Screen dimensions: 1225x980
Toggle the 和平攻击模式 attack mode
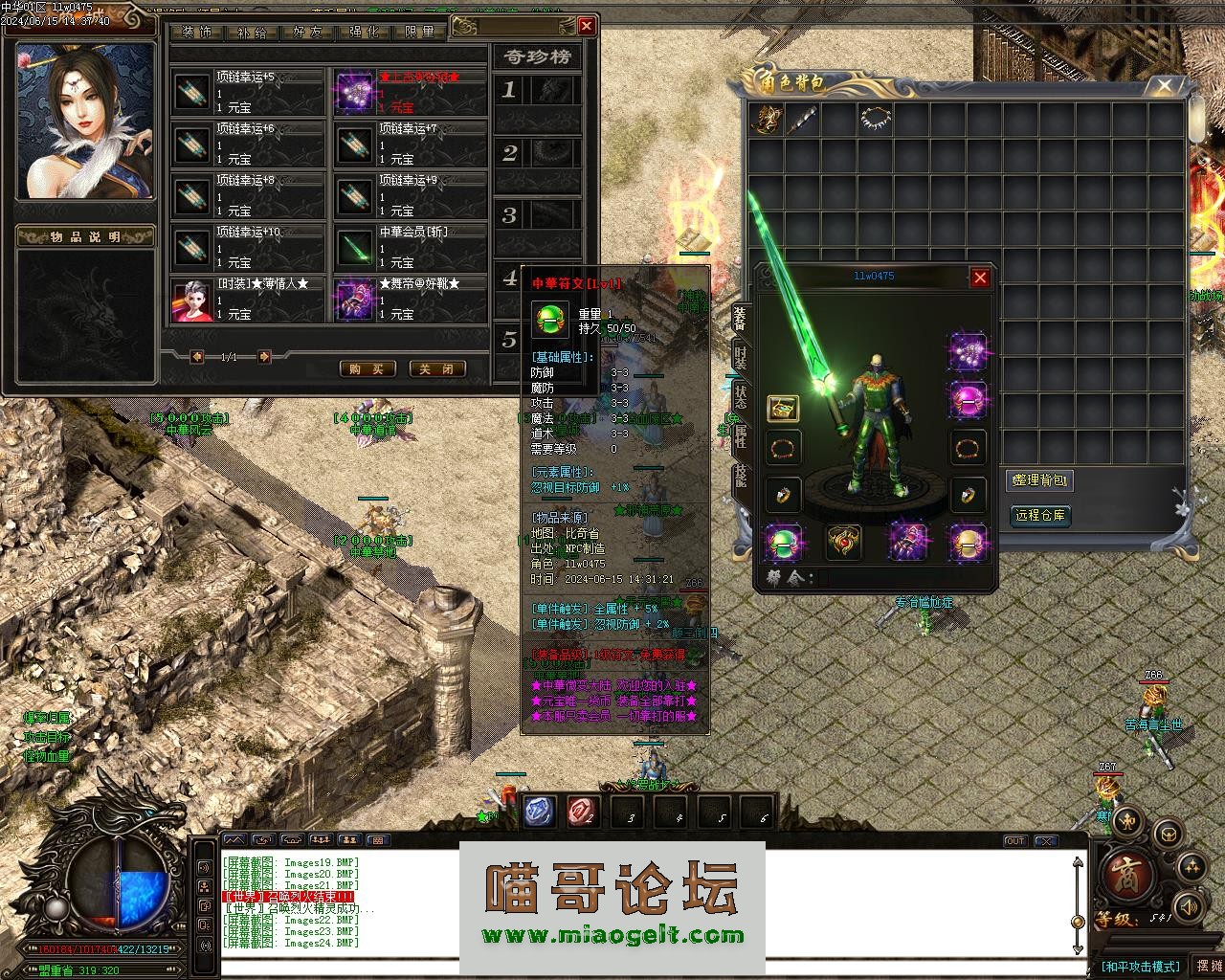click(1141, 967)
